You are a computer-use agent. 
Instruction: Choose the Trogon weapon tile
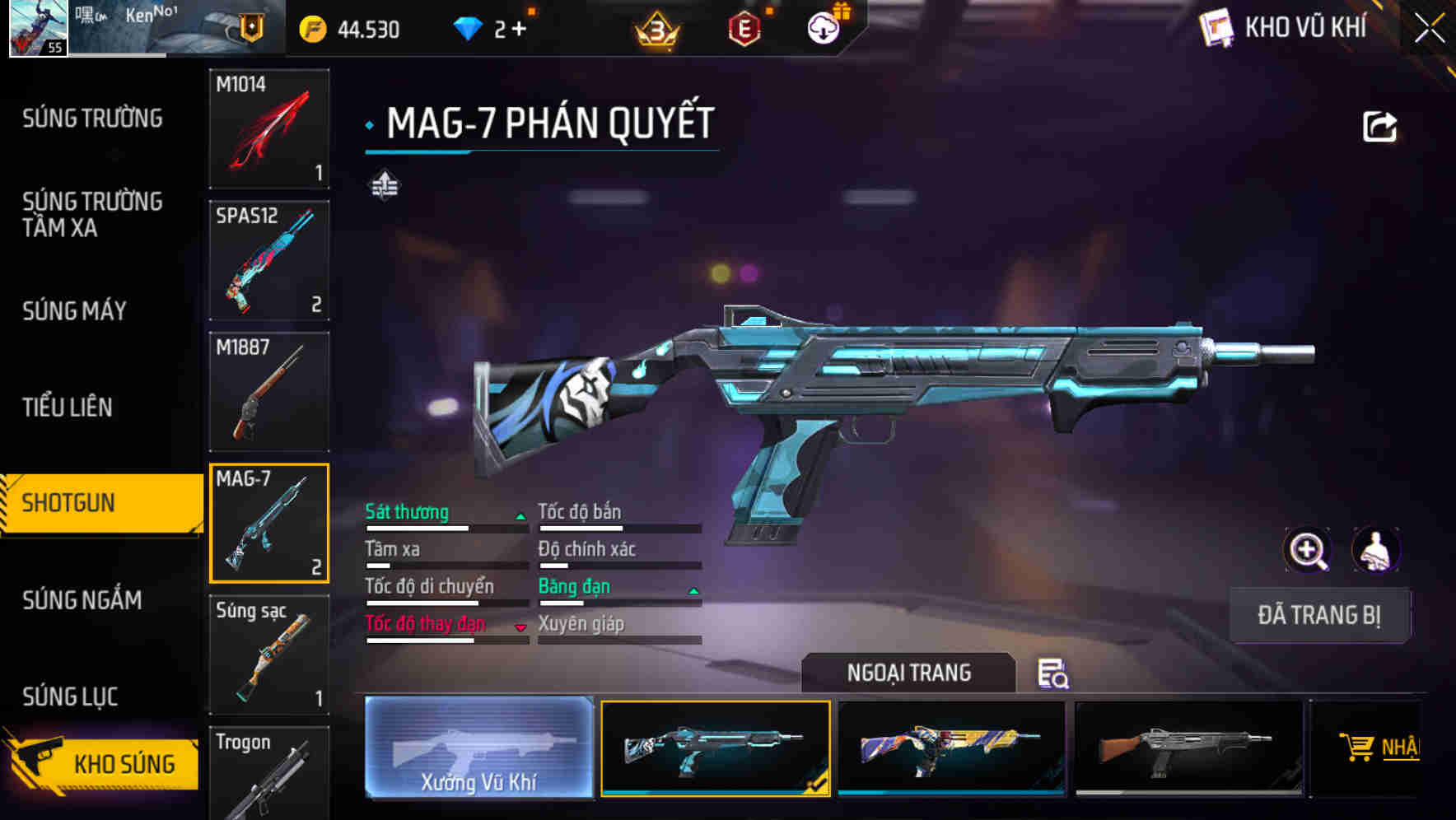[269, 772]
